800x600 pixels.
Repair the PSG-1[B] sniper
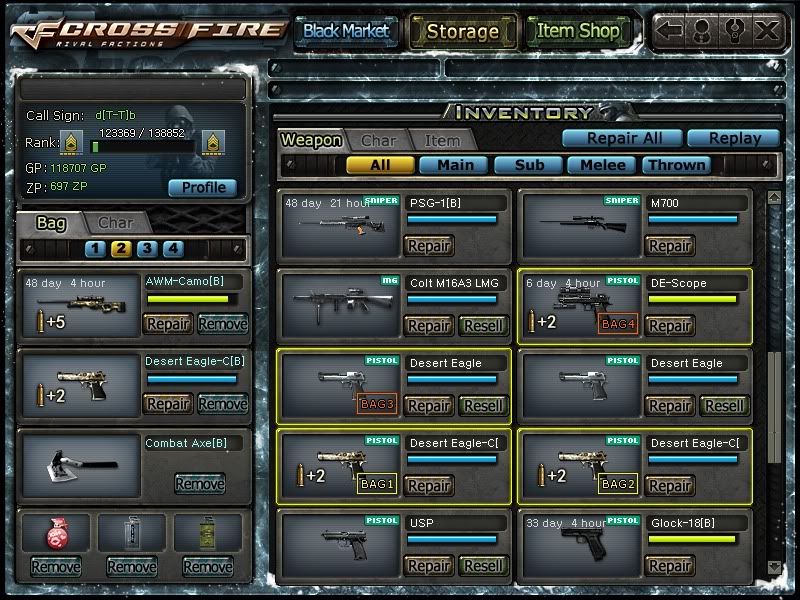click(429, 246)
